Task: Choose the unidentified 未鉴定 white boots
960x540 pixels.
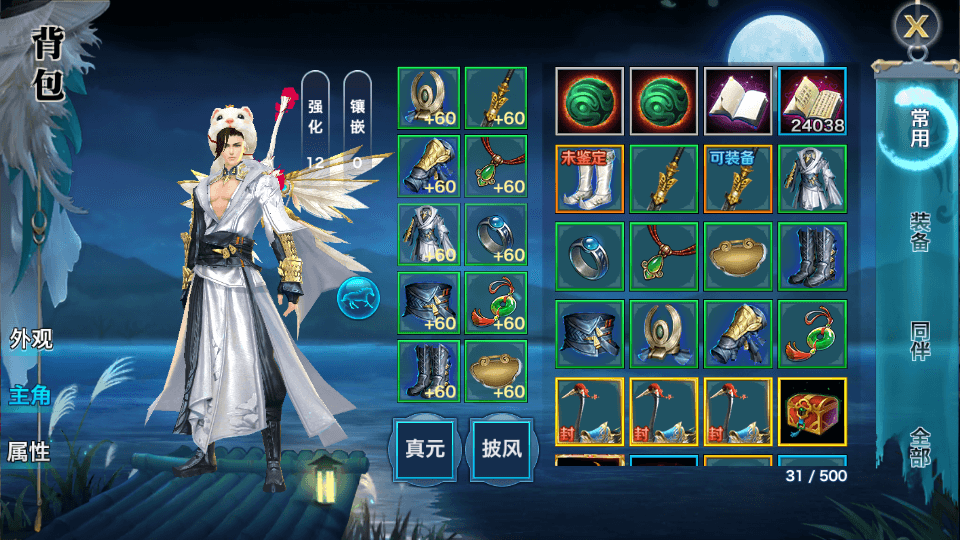Action: 589,179
